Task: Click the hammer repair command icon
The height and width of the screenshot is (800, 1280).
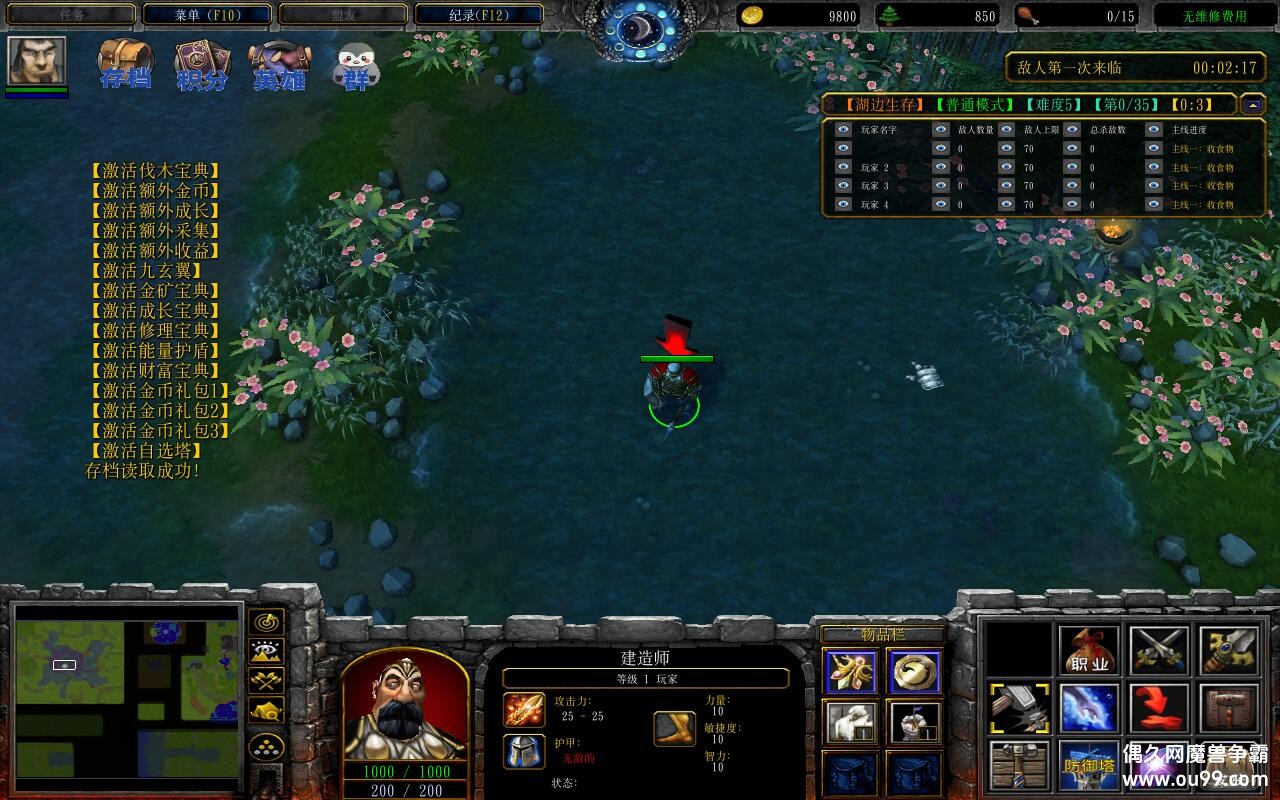Action: tap(1019, 708)
